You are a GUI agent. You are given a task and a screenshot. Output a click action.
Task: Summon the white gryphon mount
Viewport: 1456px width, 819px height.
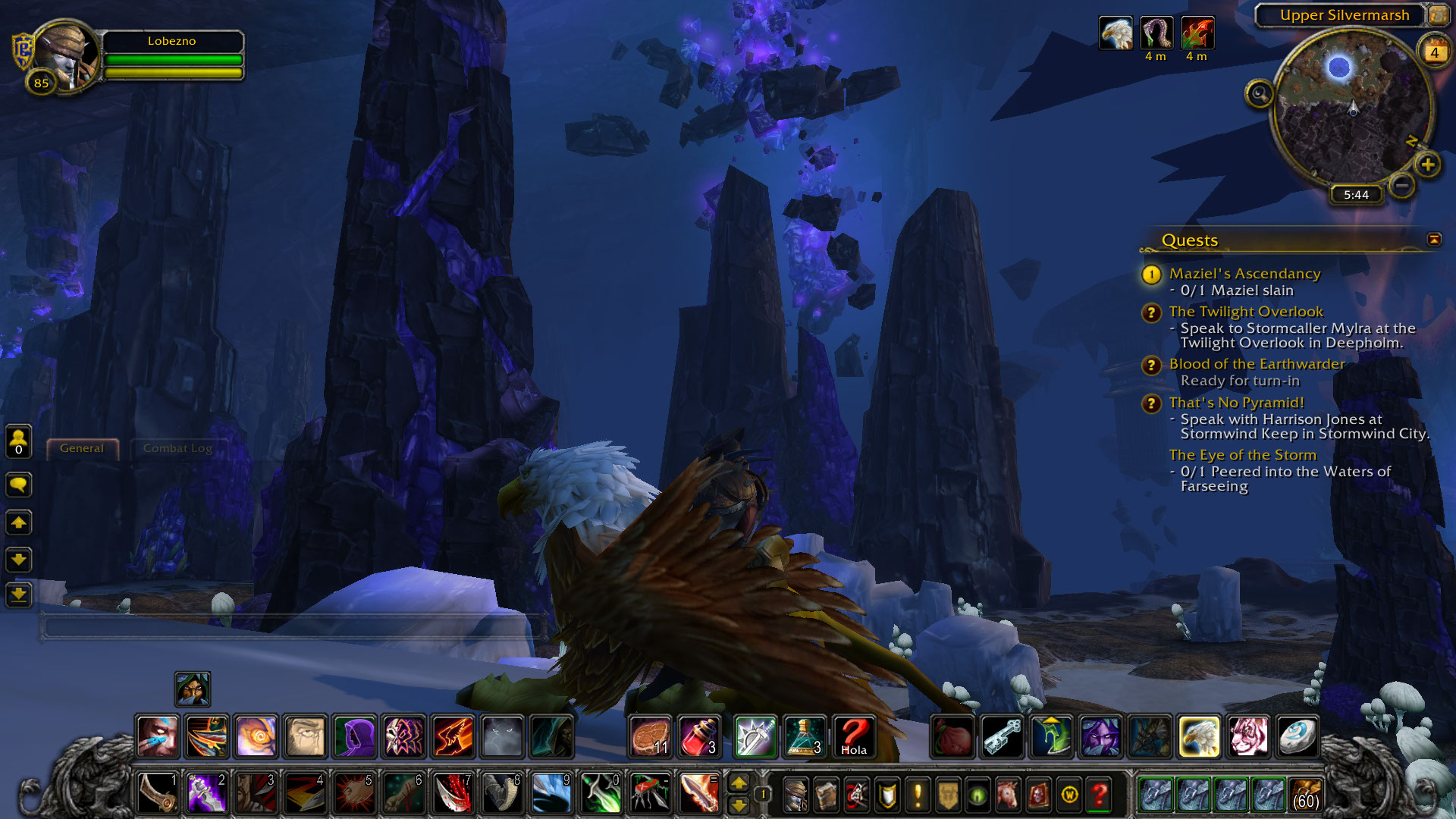point(1199,736)
